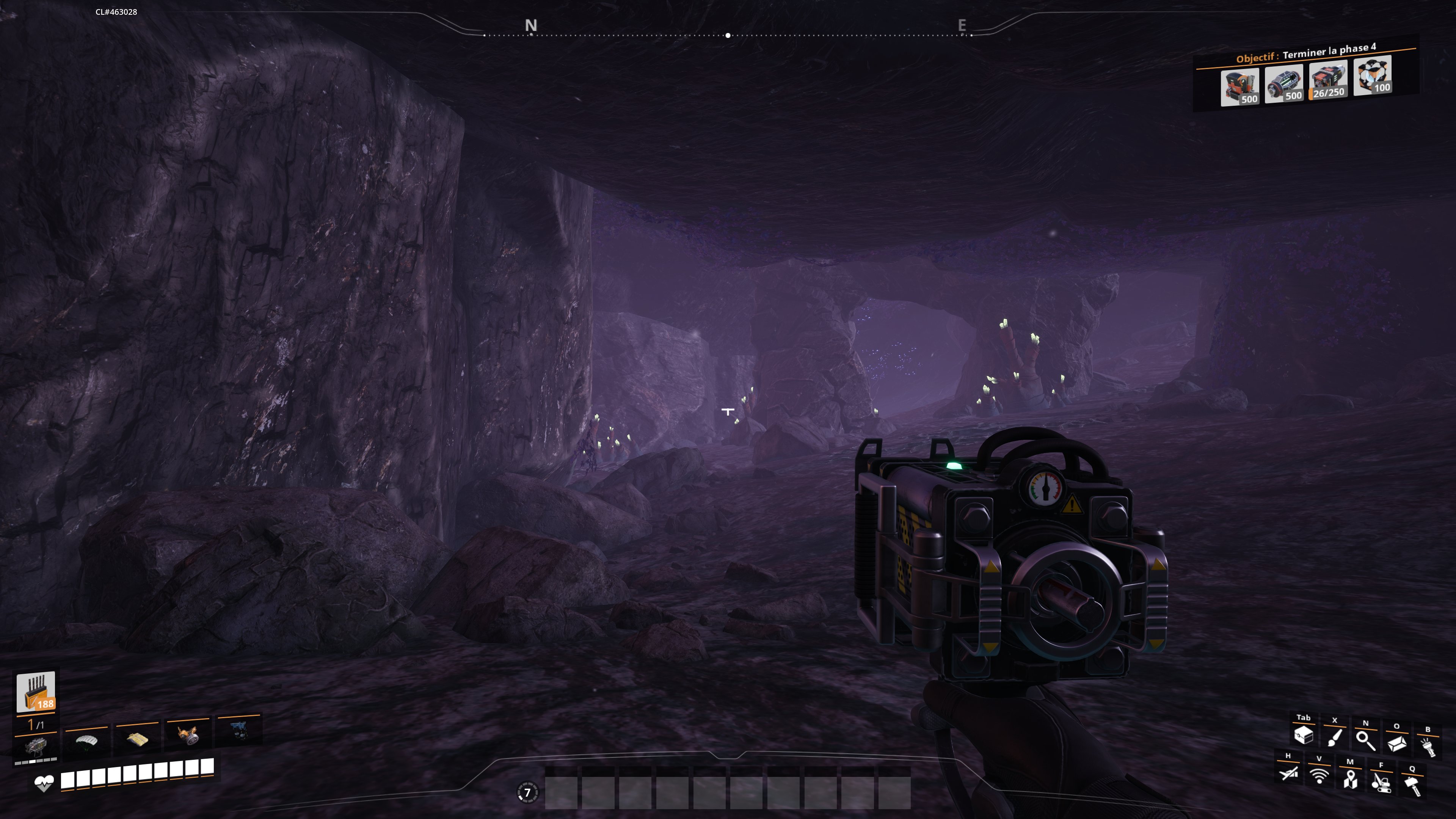Open the 'Terminer la phase 4' objective
This screenshot has width=1456, height=819.
[1328, 52]
